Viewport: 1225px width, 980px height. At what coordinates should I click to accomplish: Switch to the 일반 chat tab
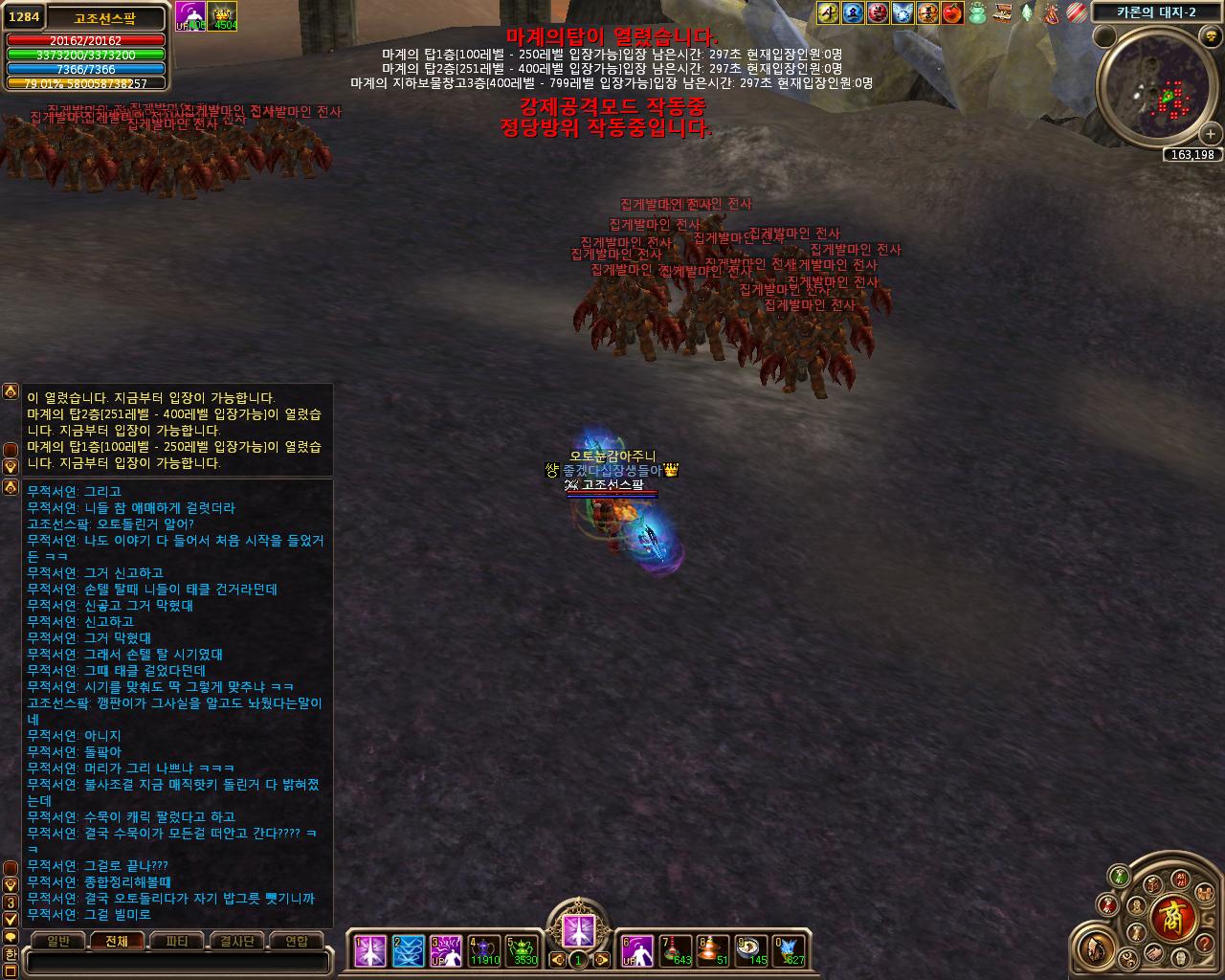(x=58, y=942)
